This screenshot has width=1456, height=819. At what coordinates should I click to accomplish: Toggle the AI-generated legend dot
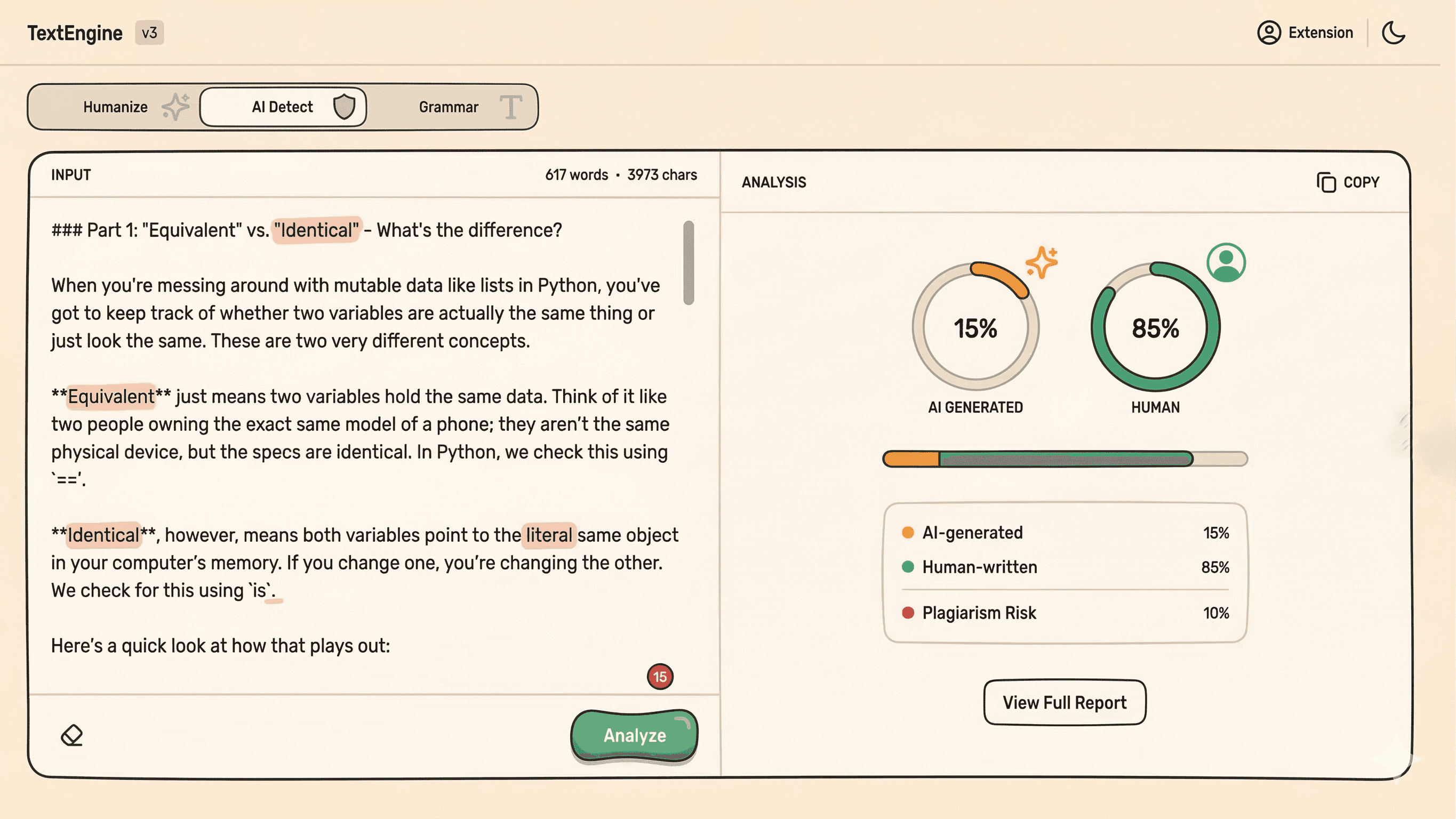click(907, 532)
